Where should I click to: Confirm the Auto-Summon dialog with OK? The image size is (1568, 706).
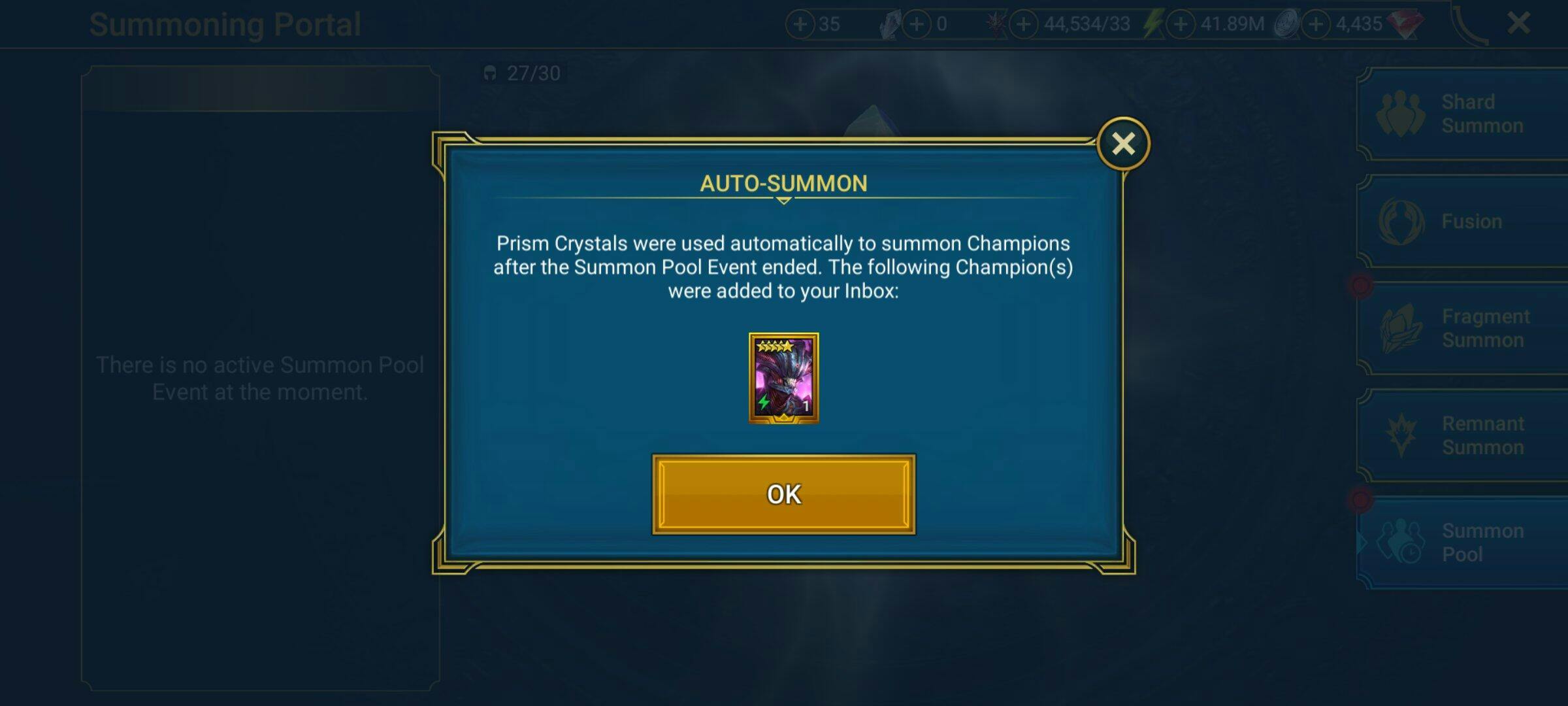tap(783, 494)
